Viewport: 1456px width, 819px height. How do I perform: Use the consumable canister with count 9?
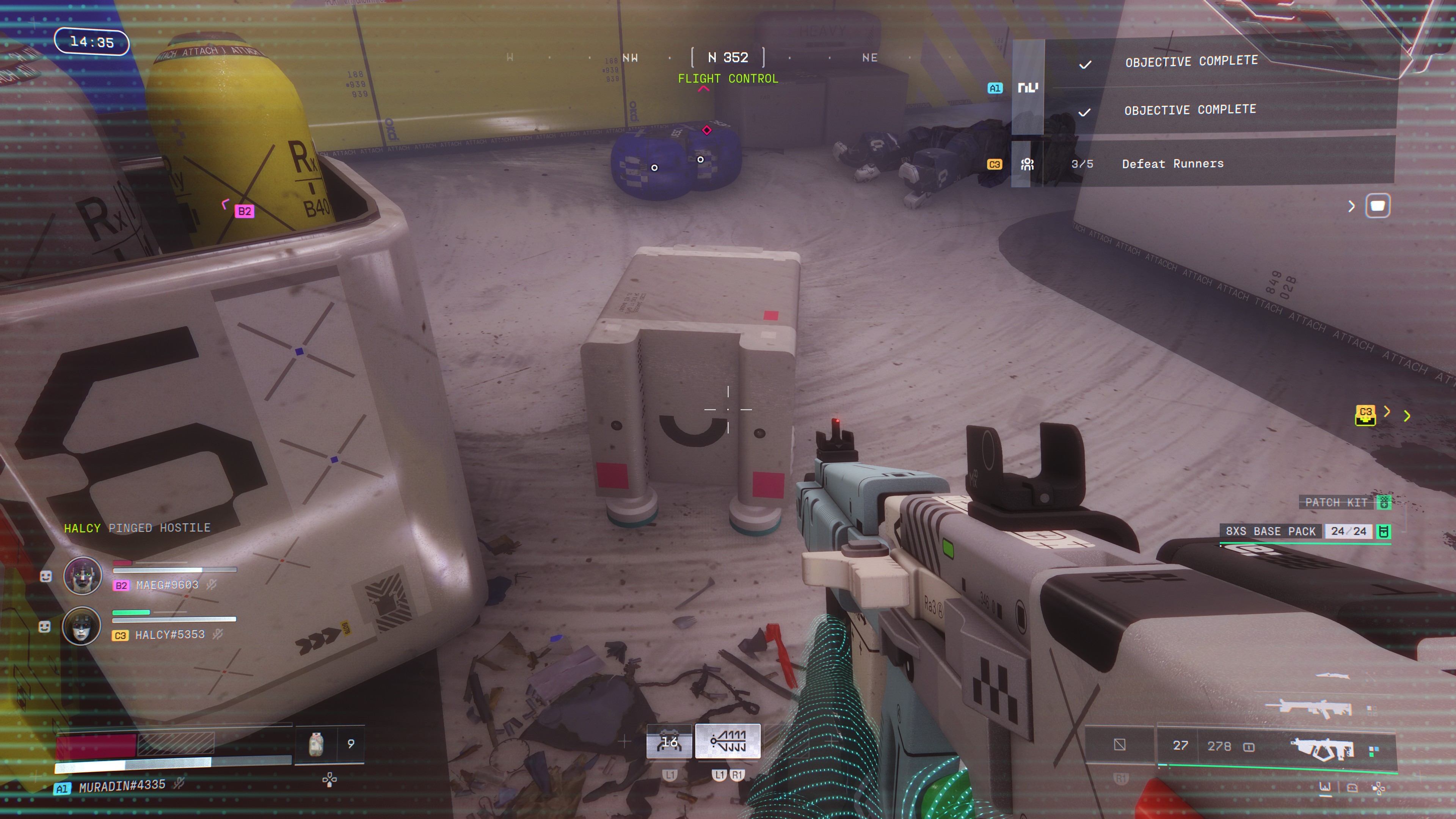[317, 744]
